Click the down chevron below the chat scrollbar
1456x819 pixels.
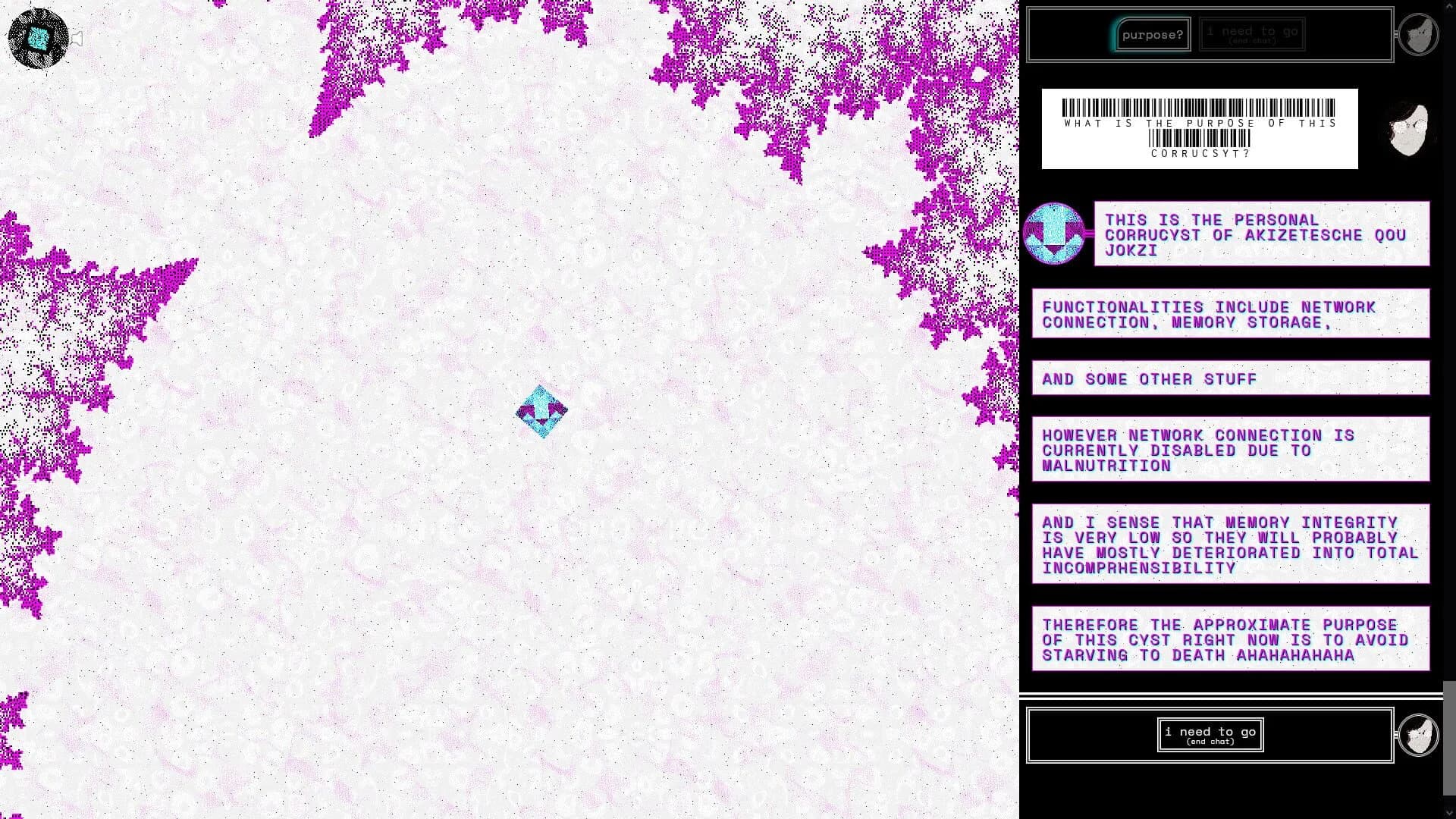[1449, 812]
